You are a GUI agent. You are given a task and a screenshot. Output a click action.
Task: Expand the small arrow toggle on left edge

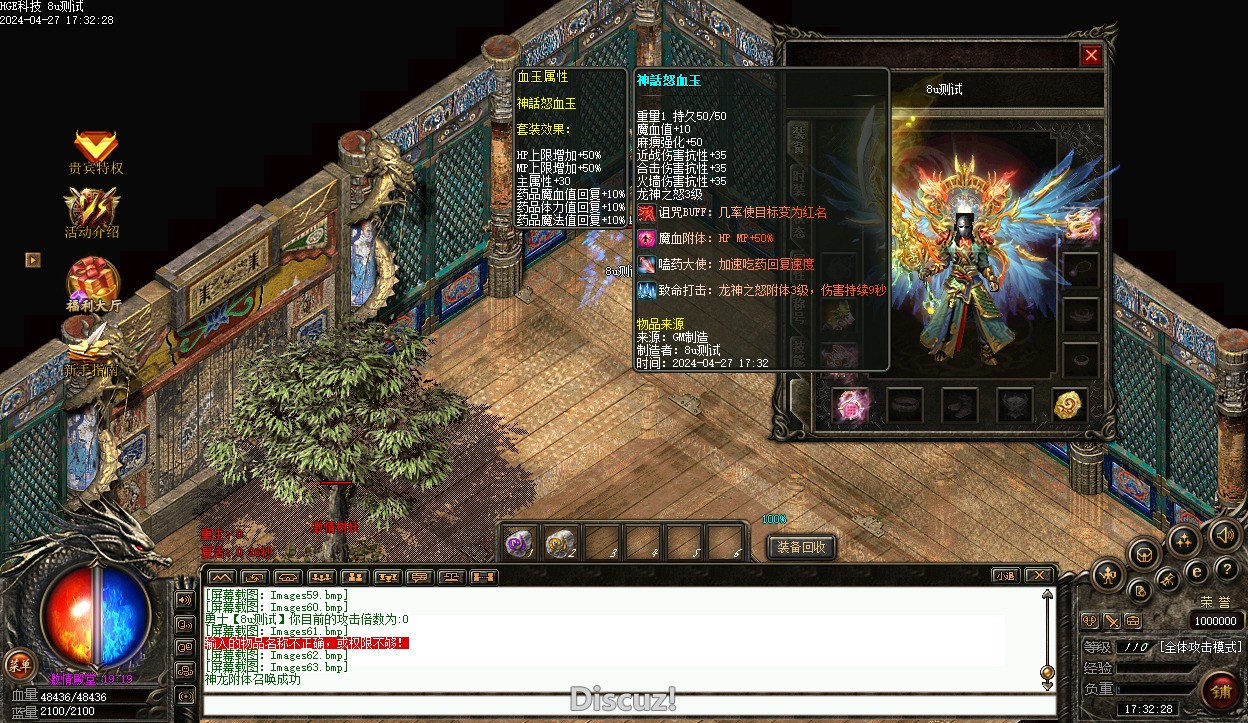[x=33, y=260]
